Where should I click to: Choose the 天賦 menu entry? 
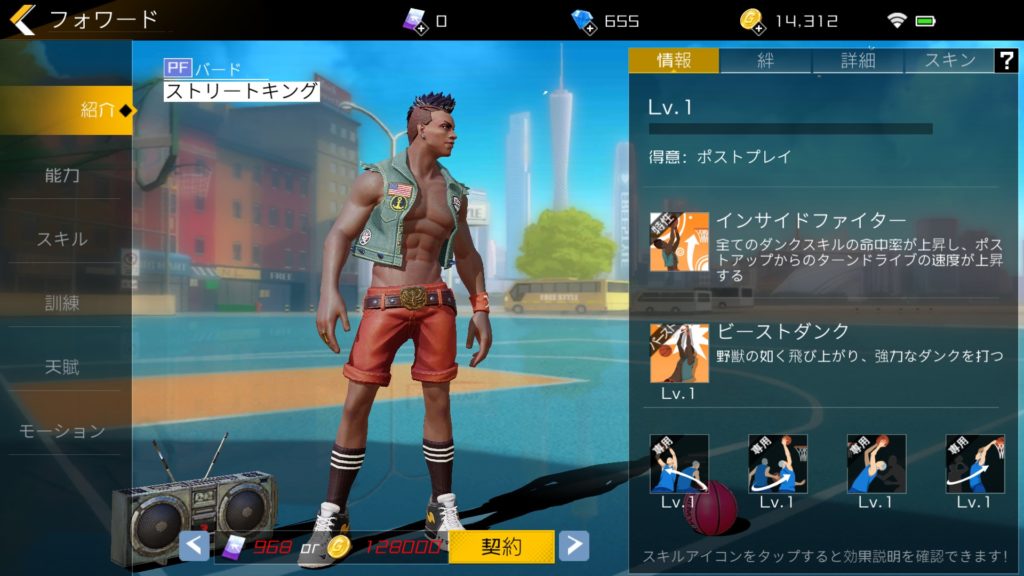click(62, 367)
